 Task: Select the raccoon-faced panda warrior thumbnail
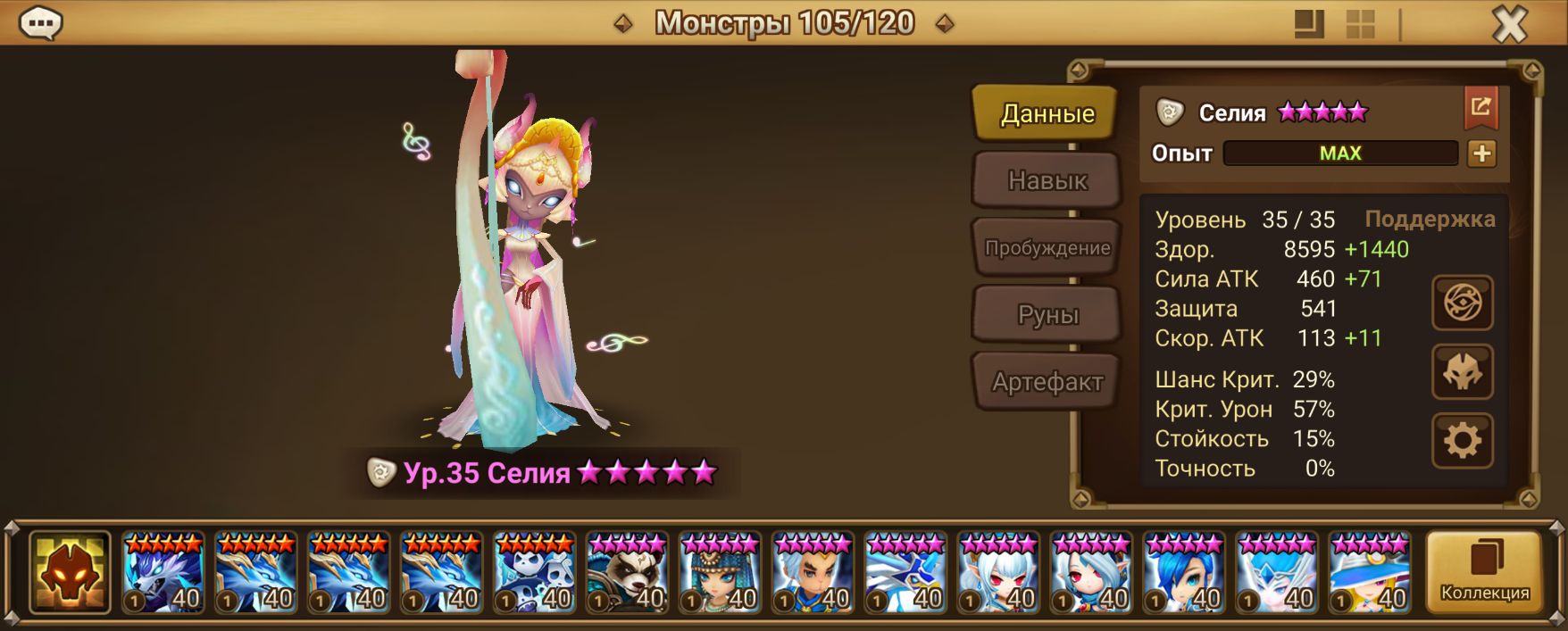(628, 572)
